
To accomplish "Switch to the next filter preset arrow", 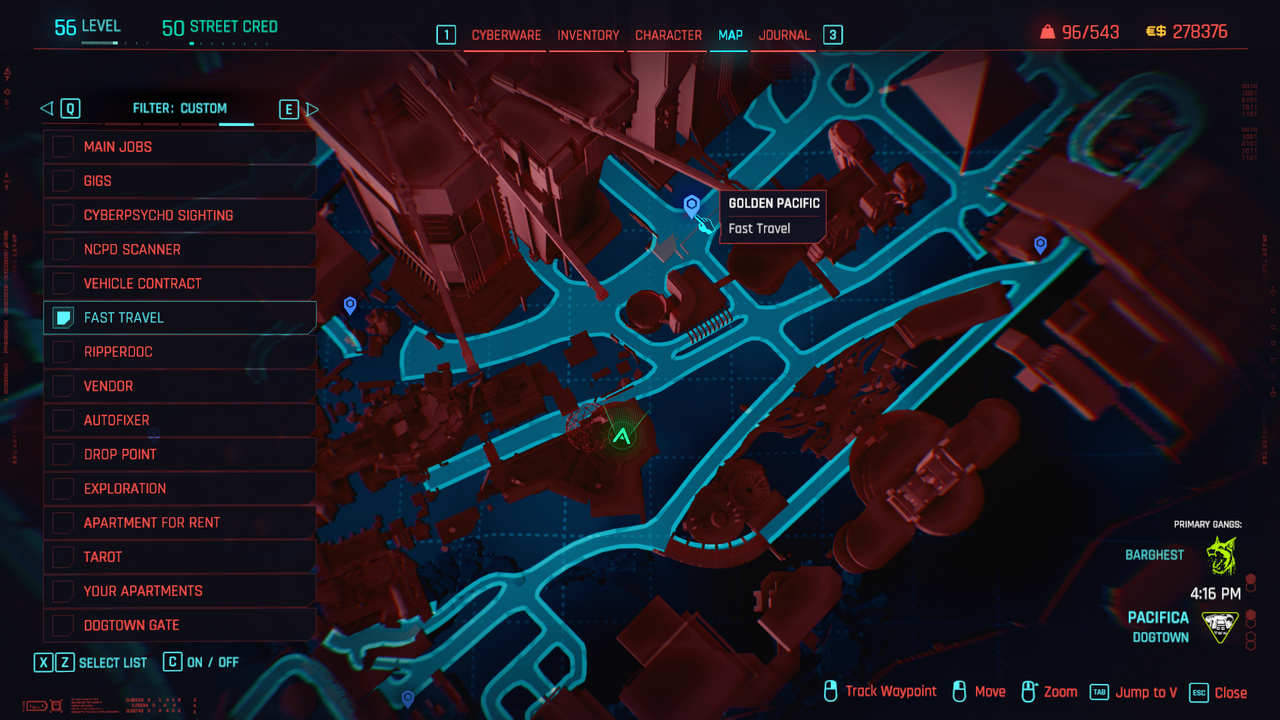I will [x=311, y=109].
